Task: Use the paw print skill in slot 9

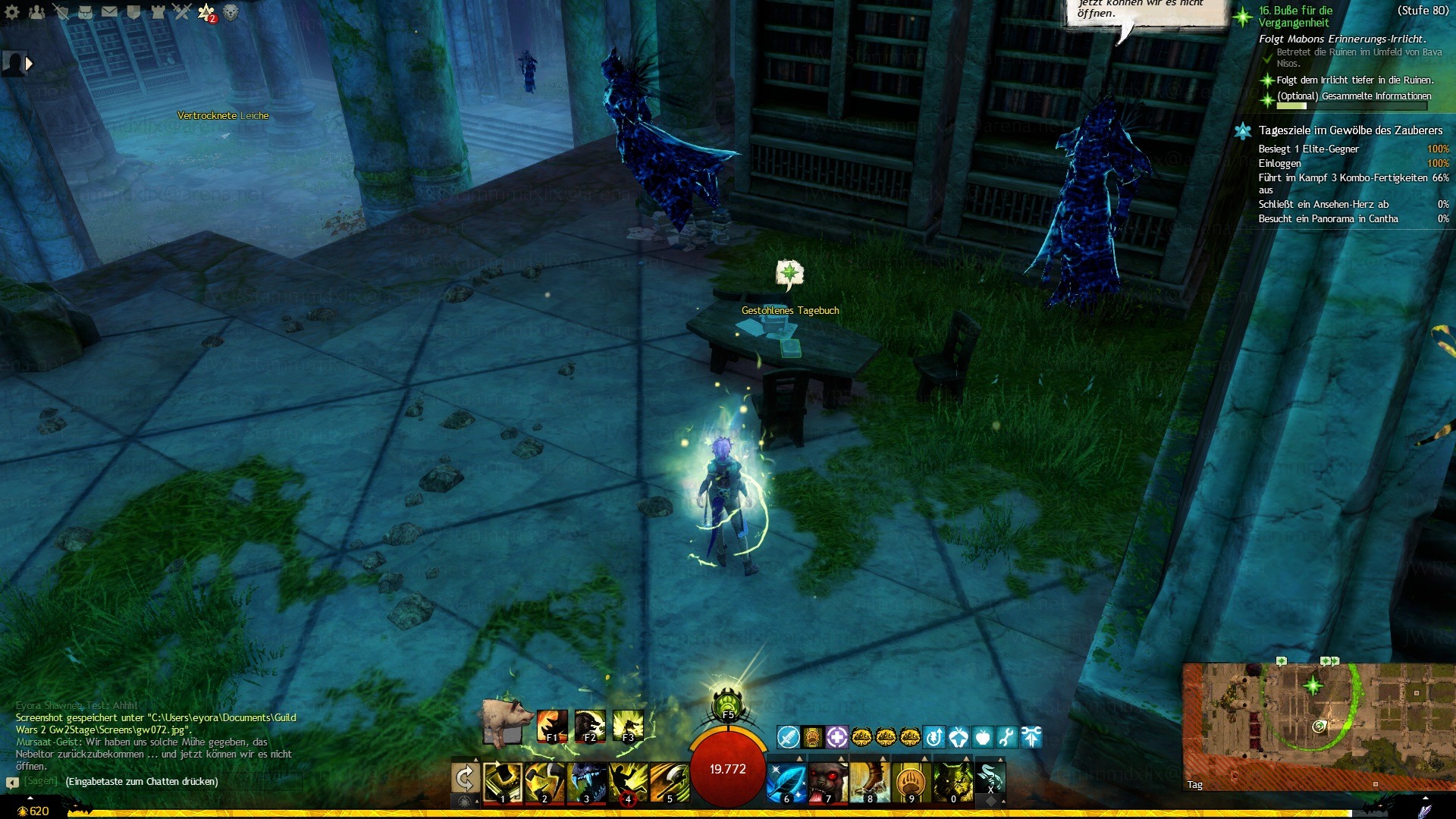Action: (911, 782)
